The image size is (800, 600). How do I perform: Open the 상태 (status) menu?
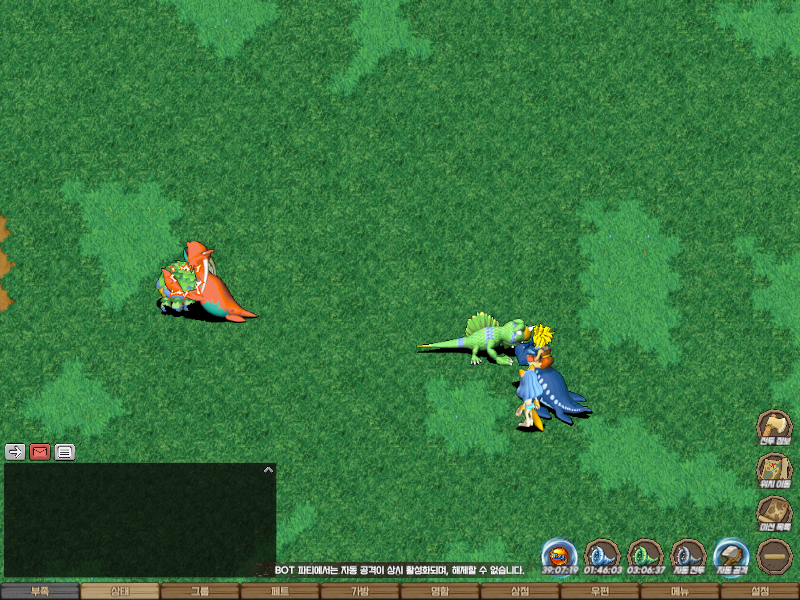tap(120, 591)
